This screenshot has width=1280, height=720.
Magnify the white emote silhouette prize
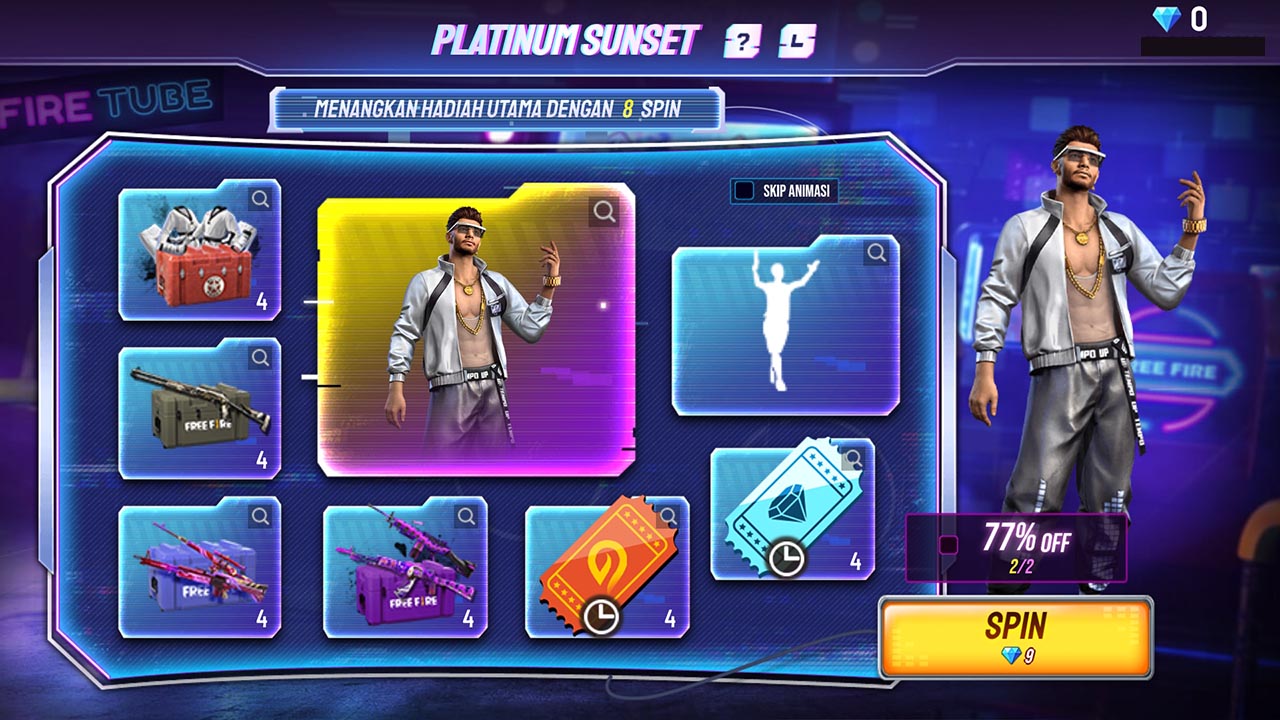pos(876,254)
